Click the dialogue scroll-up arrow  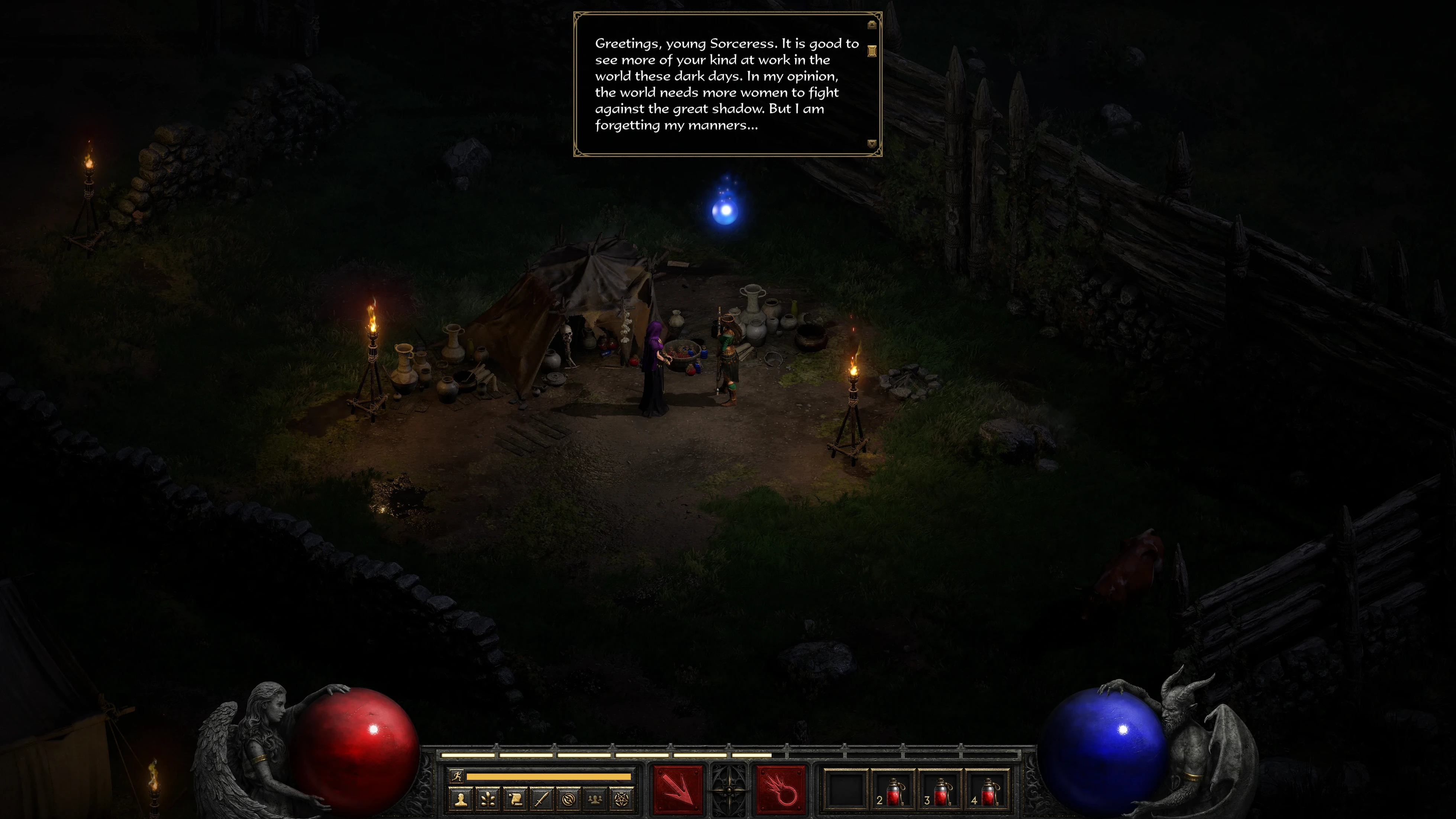pos(872,25)
